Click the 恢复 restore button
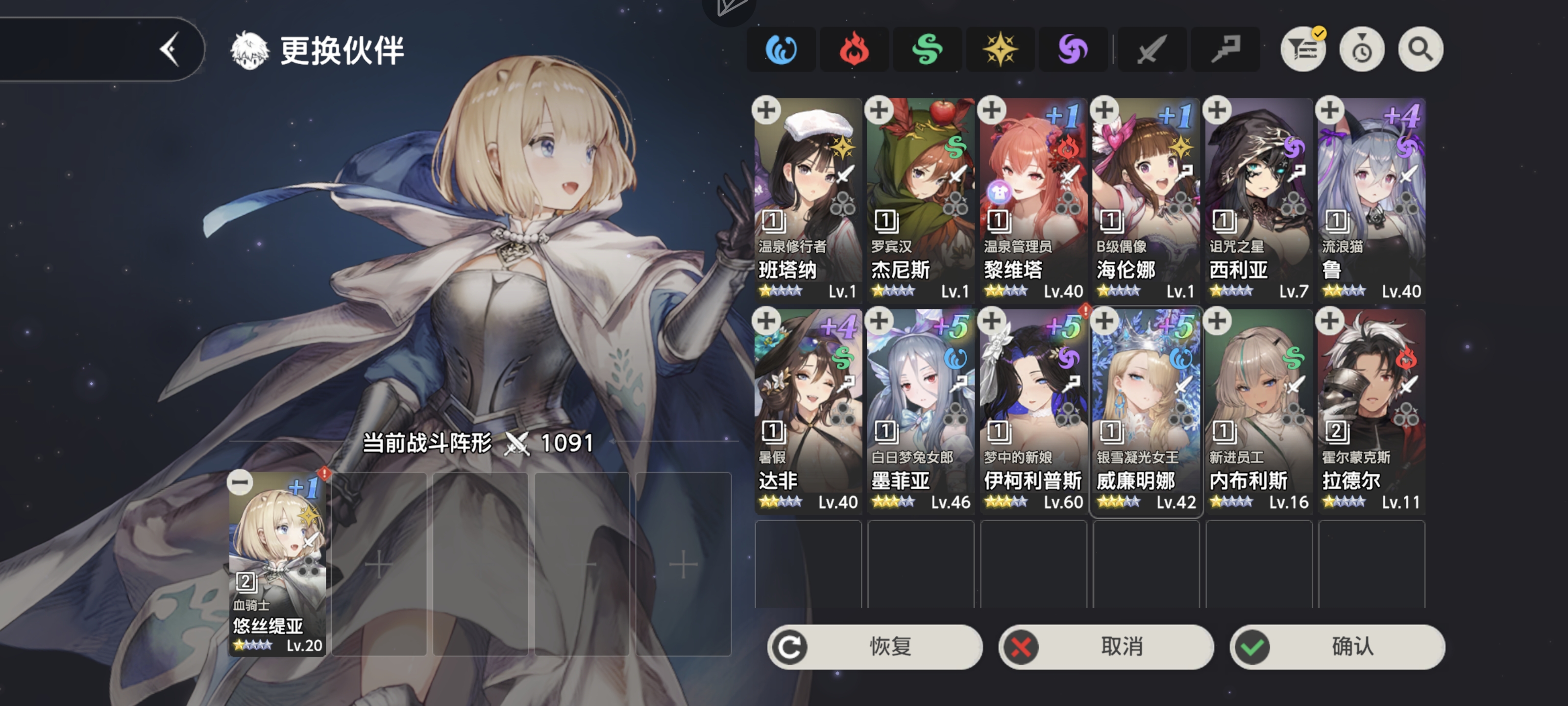 (875, 646)
